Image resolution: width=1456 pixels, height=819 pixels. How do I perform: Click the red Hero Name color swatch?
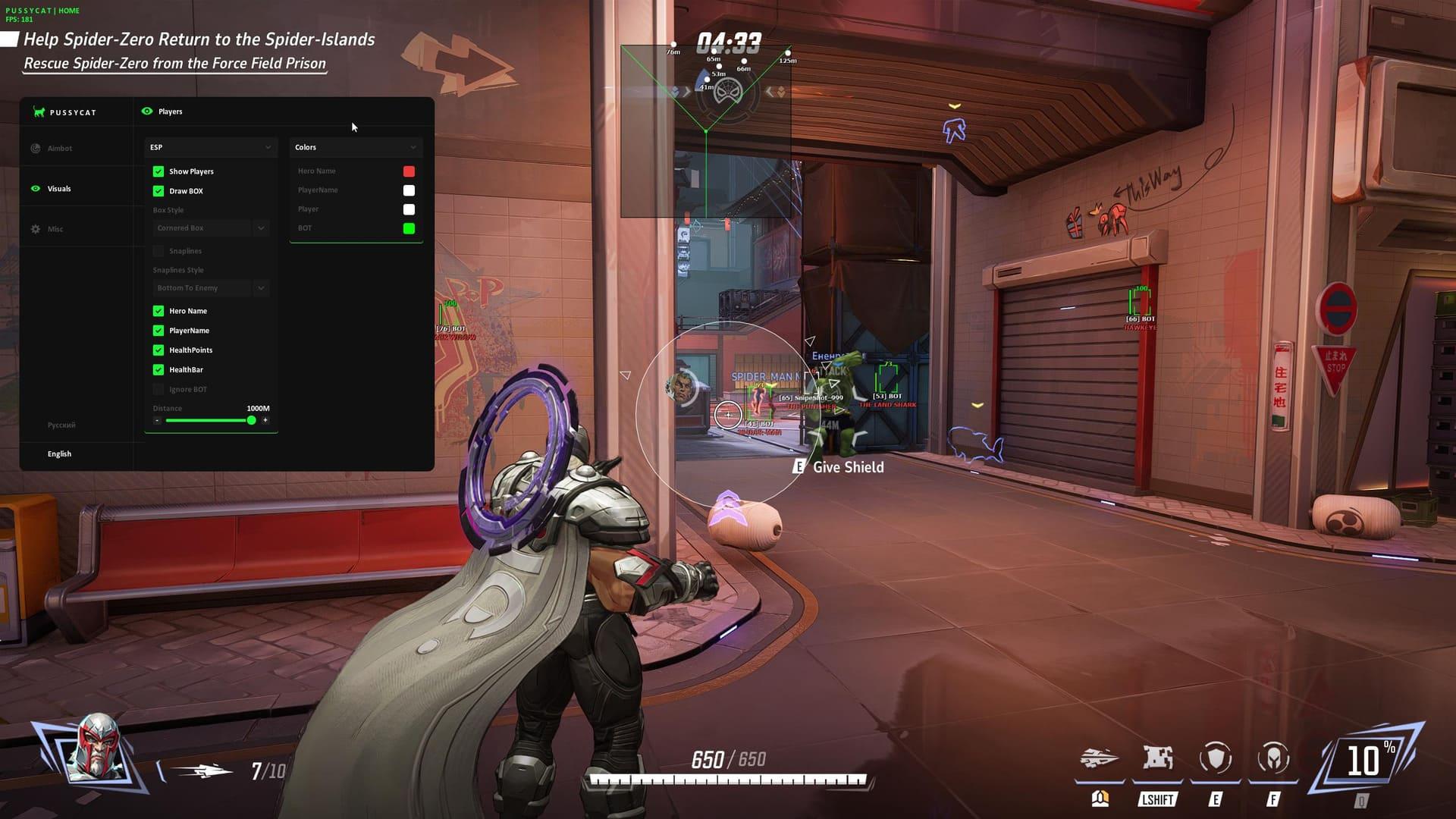point(409,171)
